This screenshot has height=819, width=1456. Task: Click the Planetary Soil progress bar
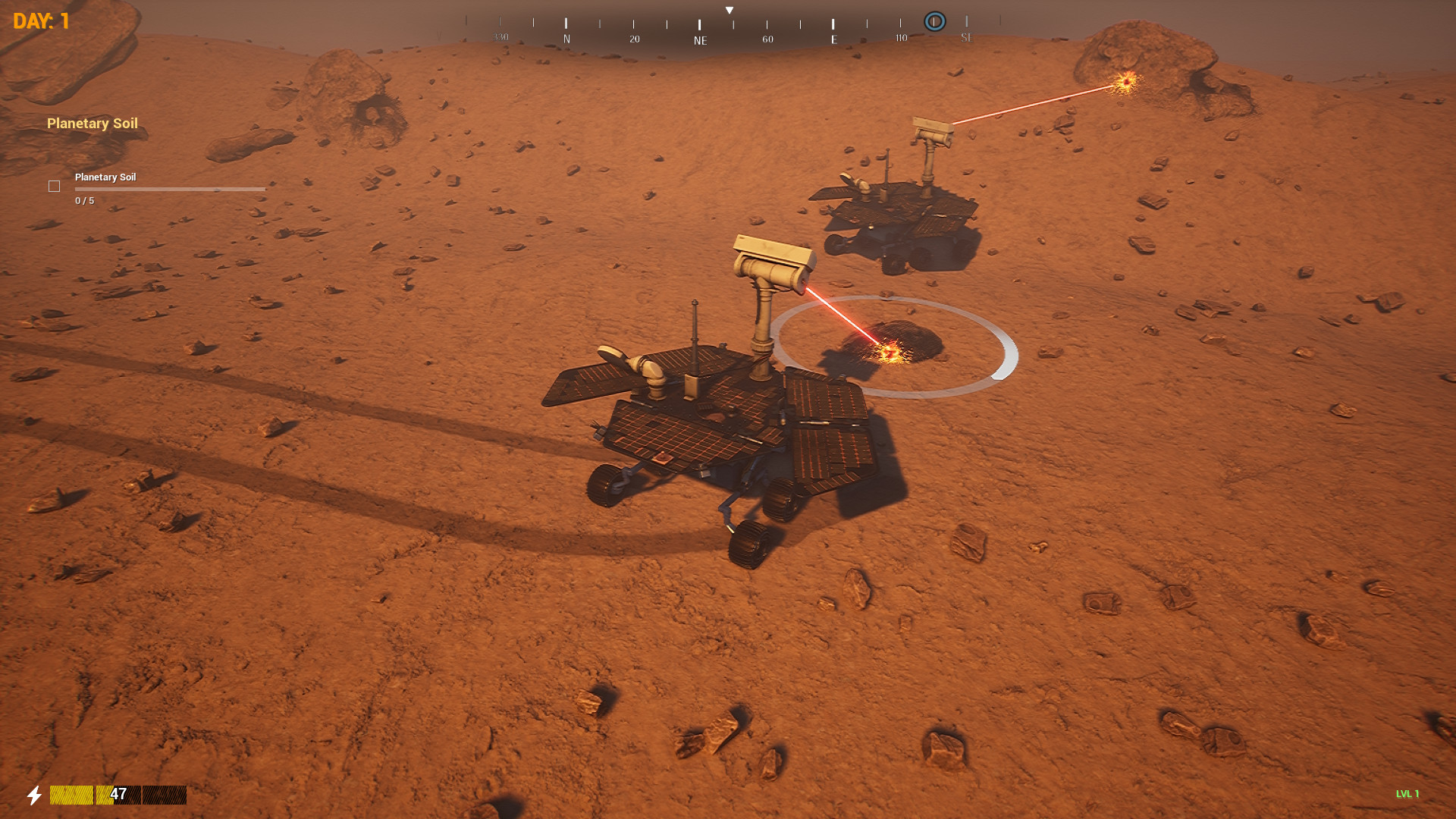[x=168, y=190]
